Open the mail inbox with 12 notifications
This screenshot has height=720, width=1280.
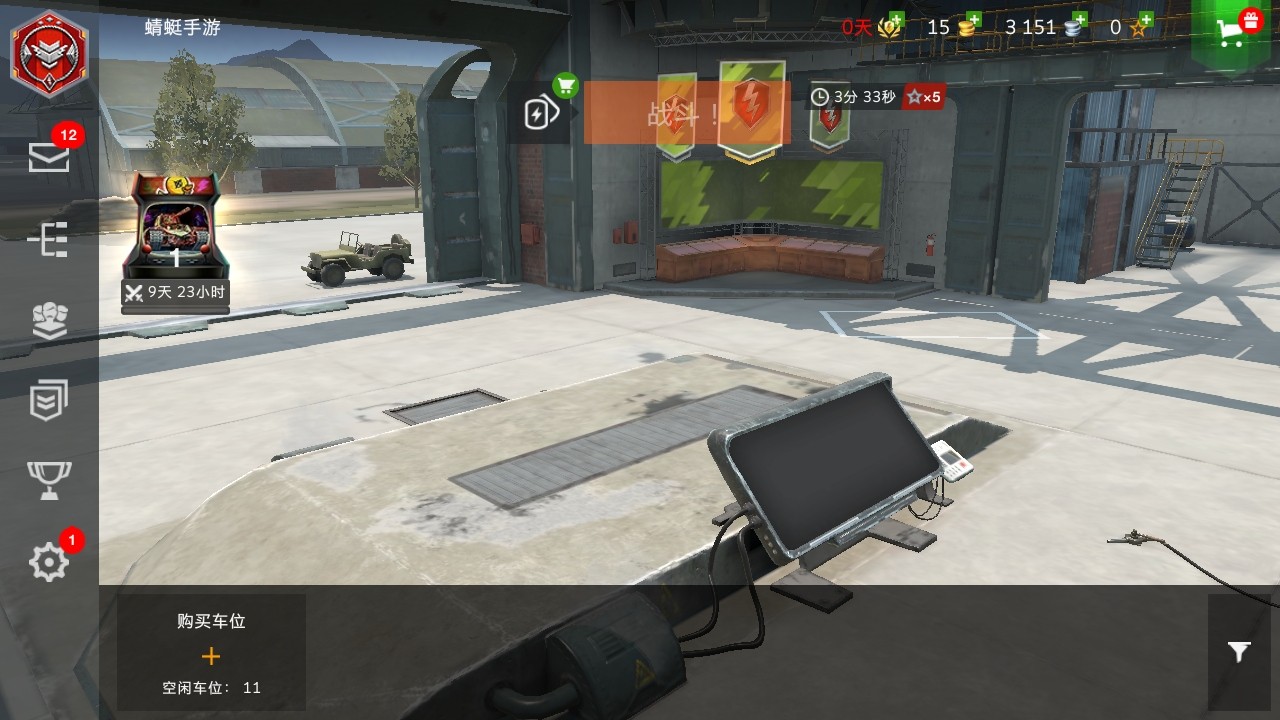point(49,156)
